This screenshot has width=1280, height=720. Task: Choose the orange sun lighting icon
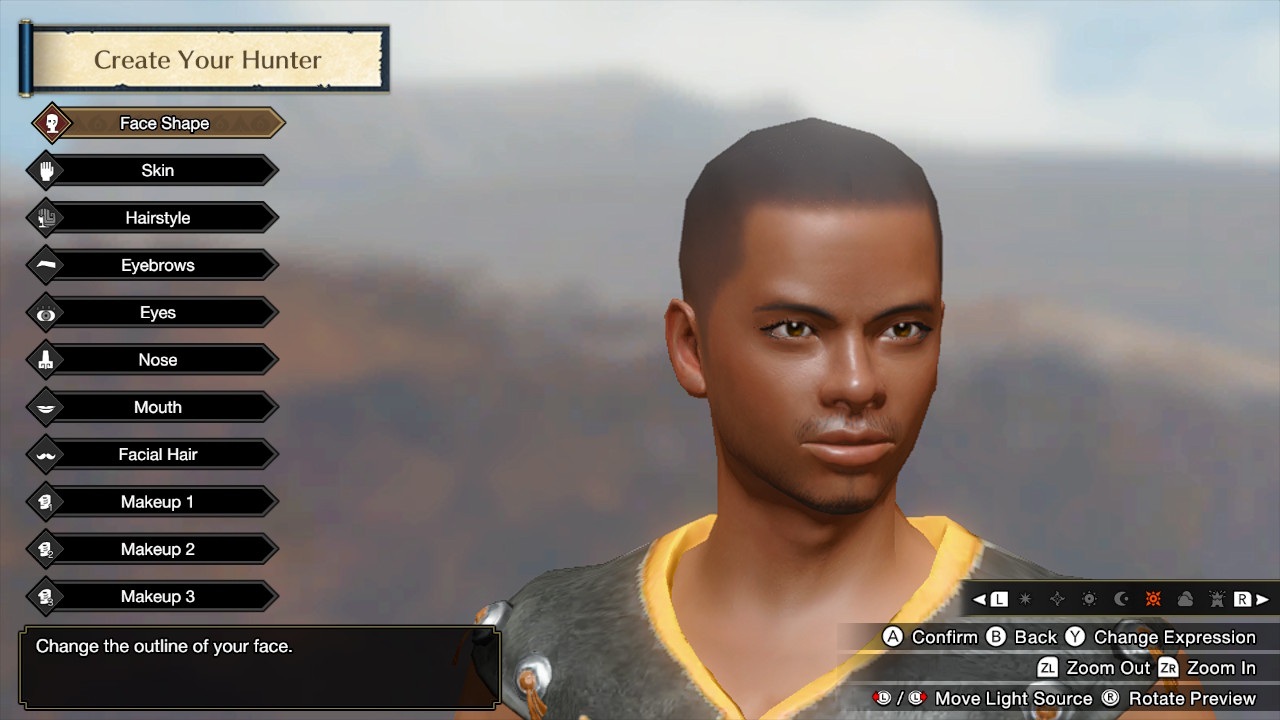click(x=1153, y=599)
